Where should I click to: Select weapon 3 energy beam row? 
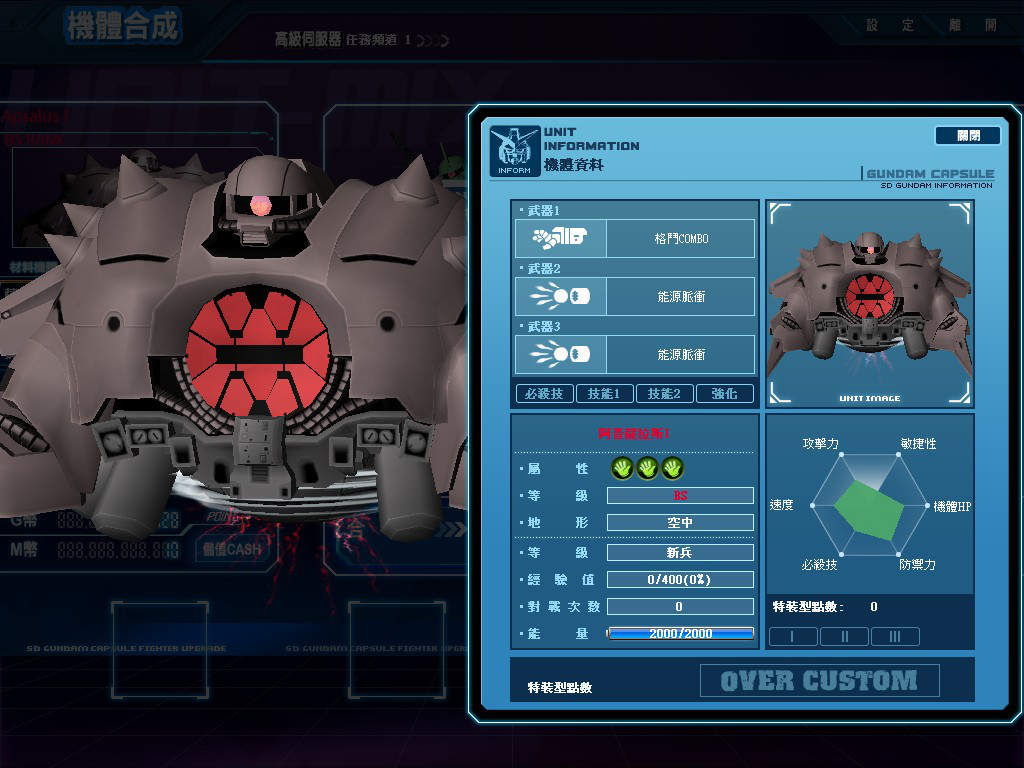tap(634, 355)
